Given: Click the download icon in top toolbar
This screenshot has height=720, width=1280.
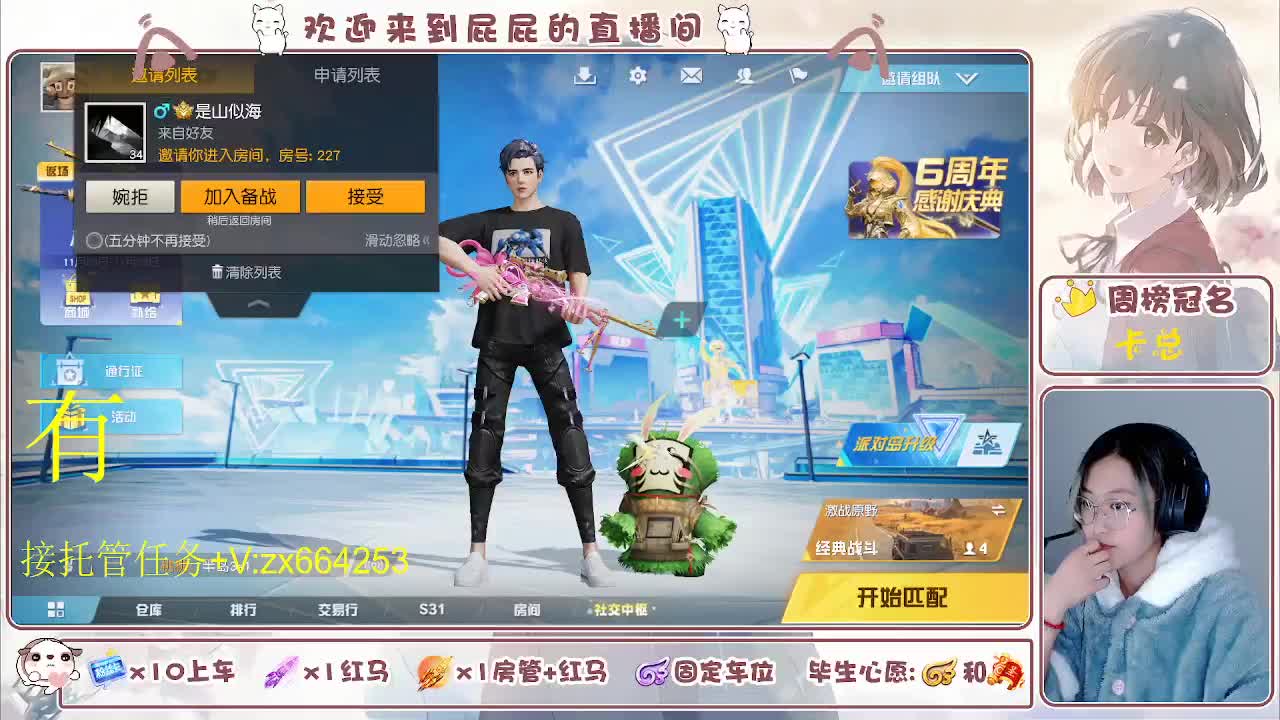Looking at the screenshot, I should (584, 75).
